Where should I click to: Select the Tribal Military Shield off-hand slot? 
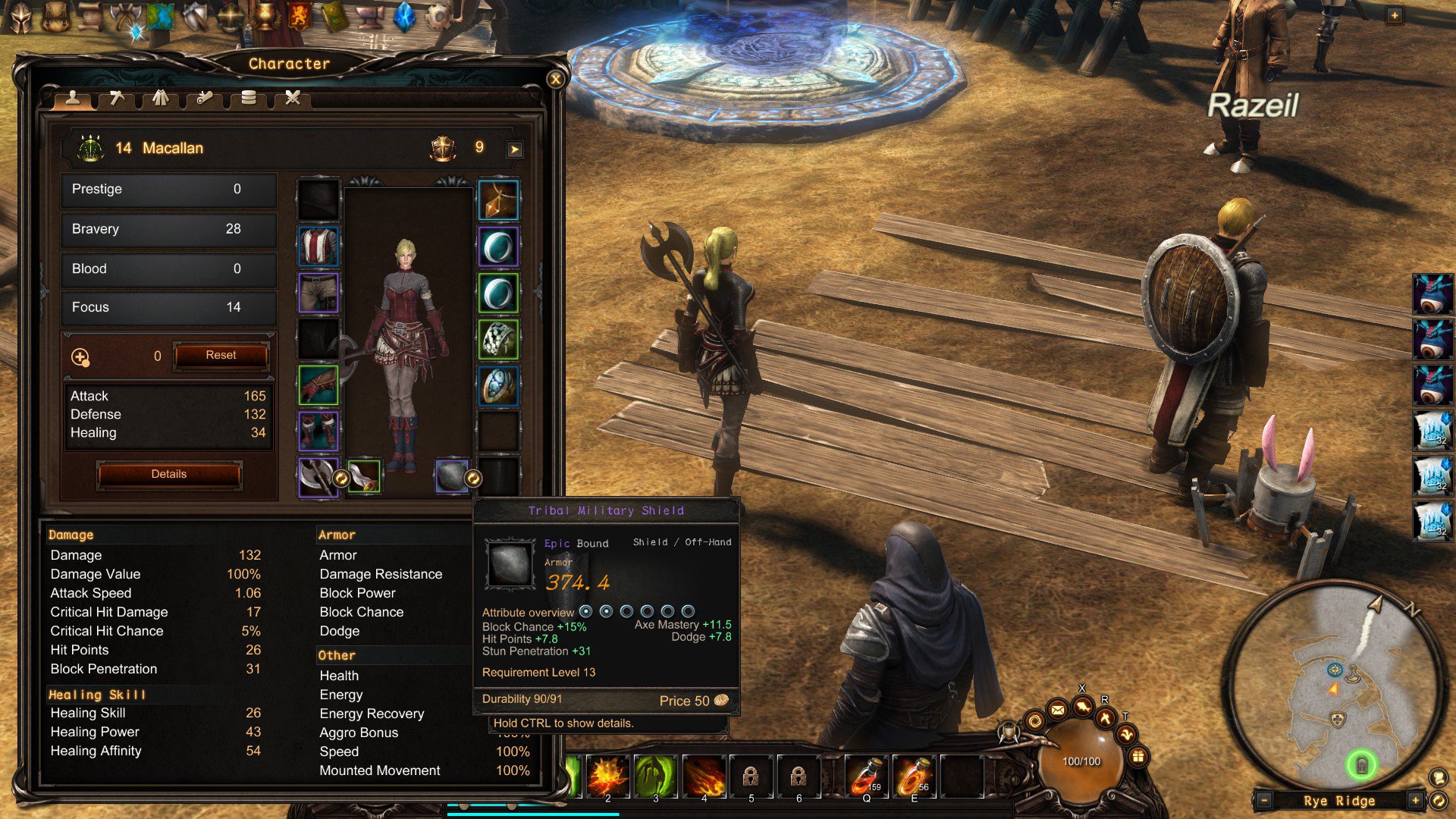tap(452, 477)
